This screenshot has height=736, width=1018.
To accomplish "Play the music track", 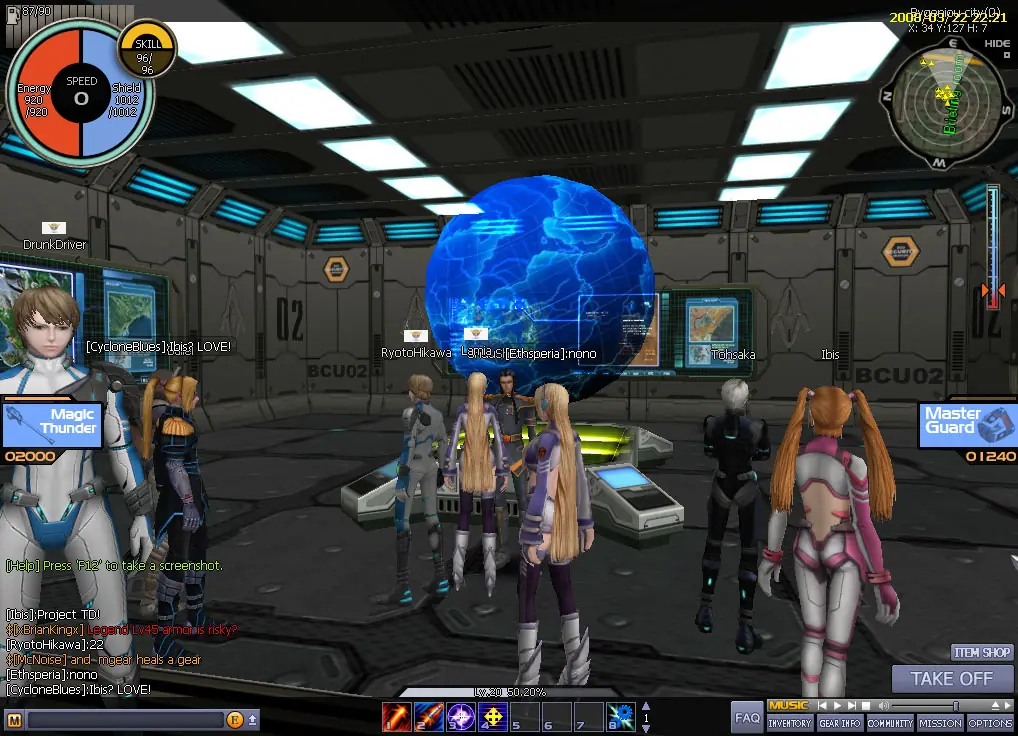I will pyautogui.click(x=838, y=706).
